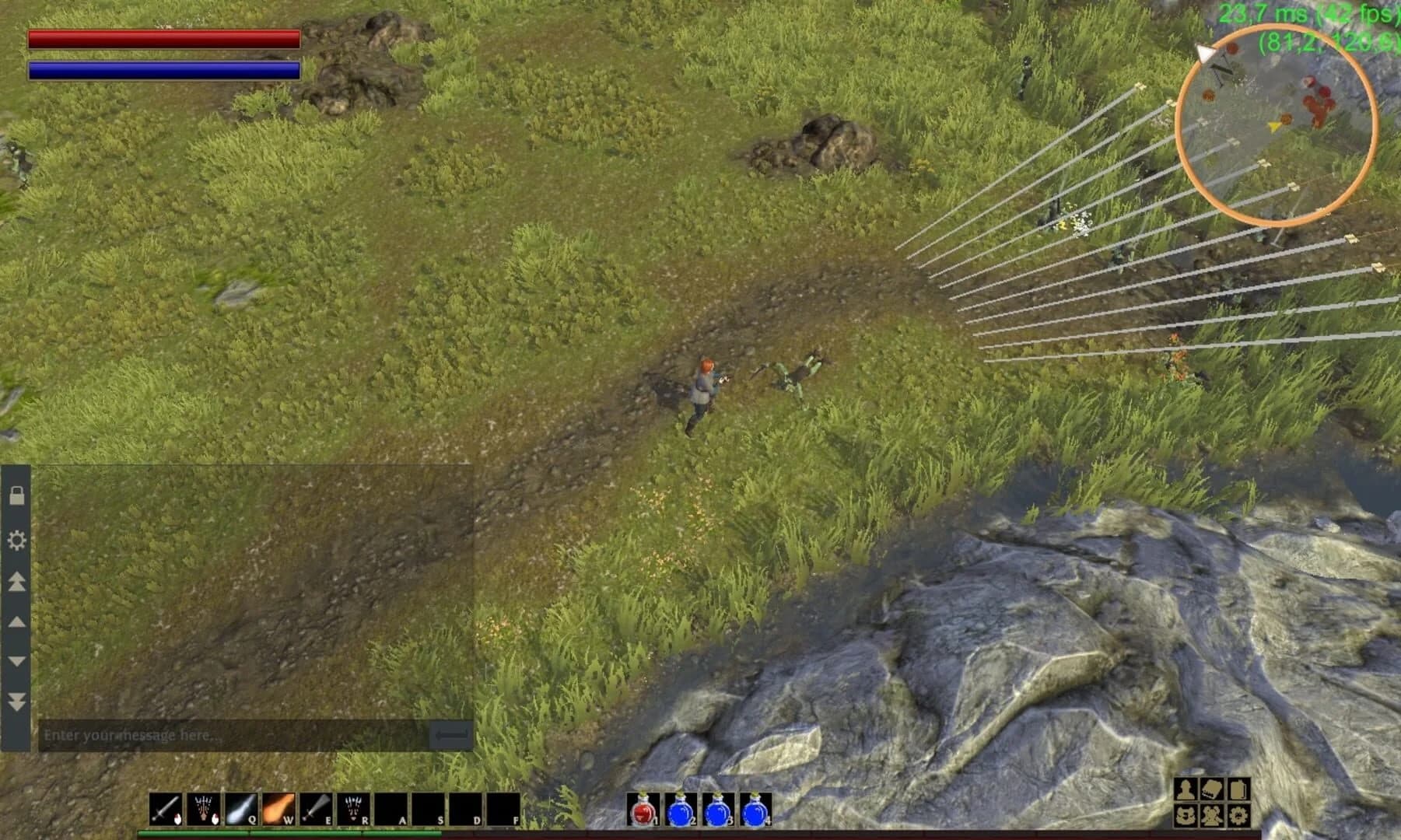Toggle the pet panel icon near the settings gear

click(x=1185, y=817)
